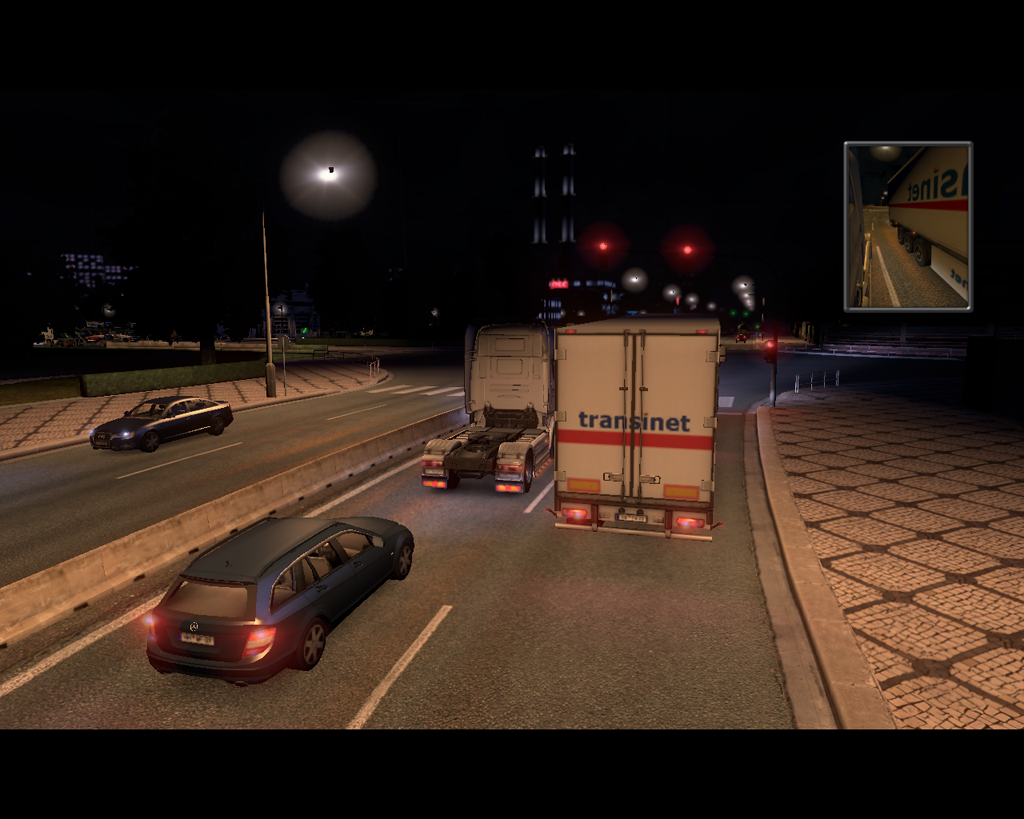Click the side mirror inset view
Image resolution: width=1024 pixels, height=819 pixels.
pyautogui.click(x=908, y=226)
